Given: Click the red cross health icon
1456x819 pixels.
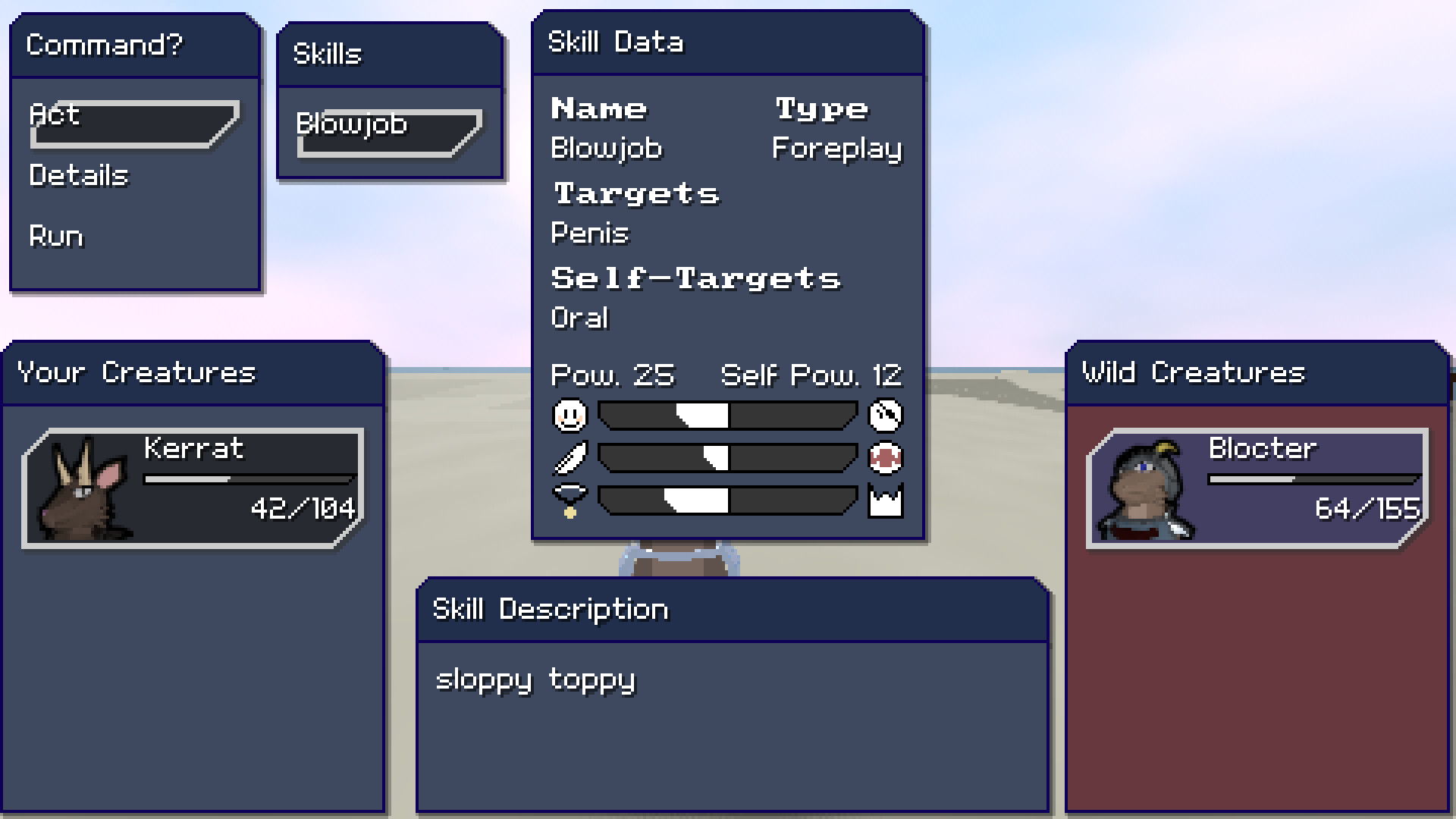Looking at the screenshot, I should [887, 457].
